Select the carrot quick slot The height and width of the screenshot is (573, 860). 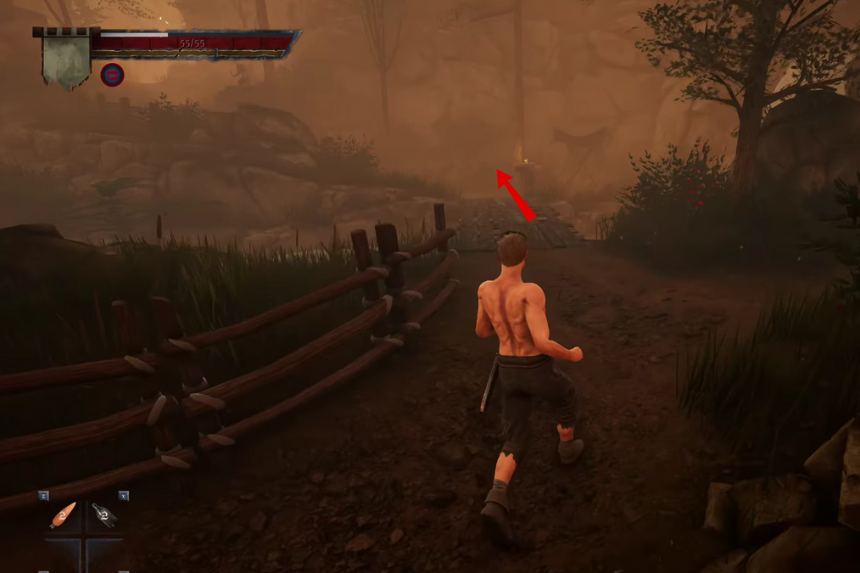(63, 516)
